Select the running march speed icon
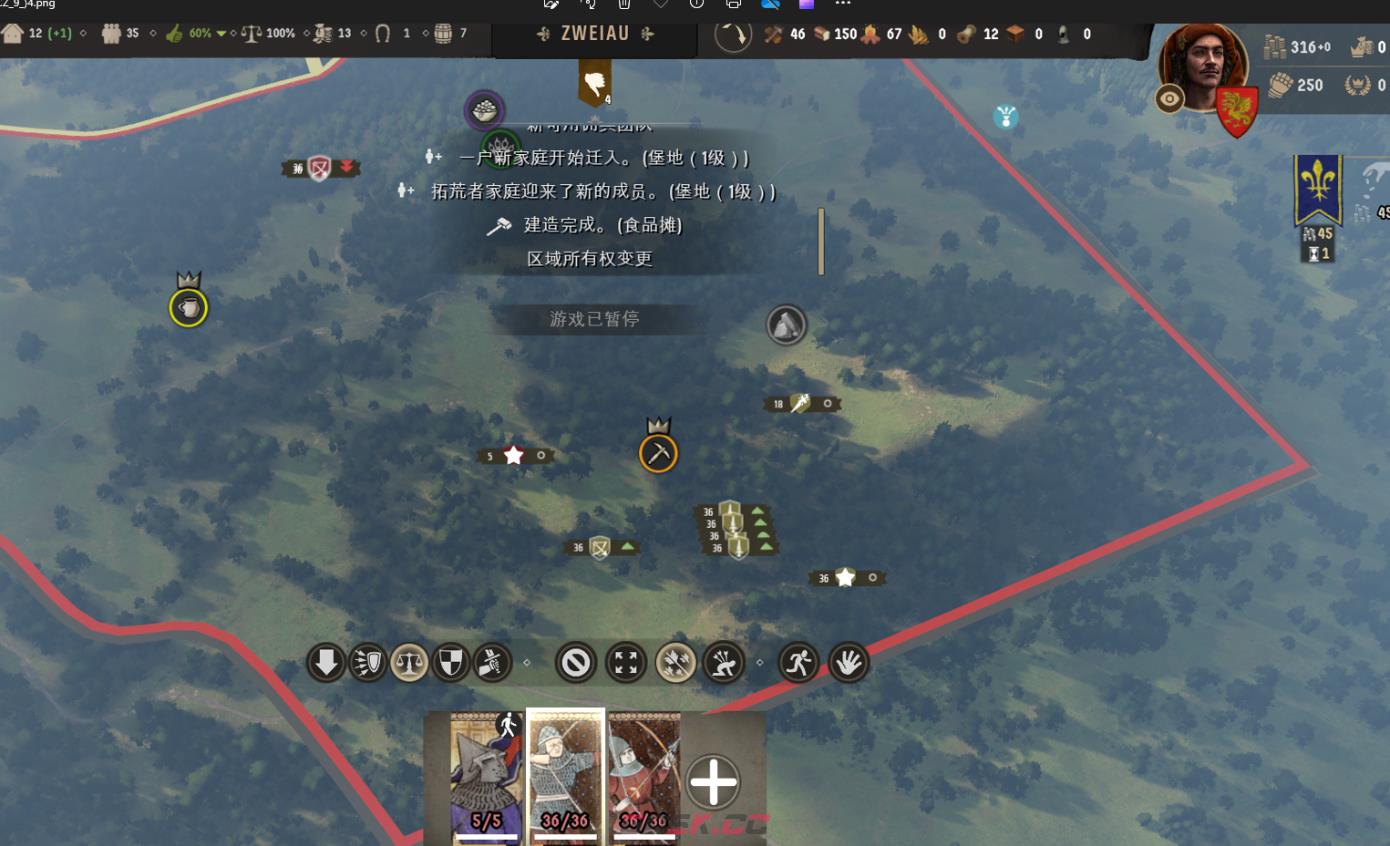This screenshot has height=846, width=1390. pyautogui.click(x=799, y=662)
